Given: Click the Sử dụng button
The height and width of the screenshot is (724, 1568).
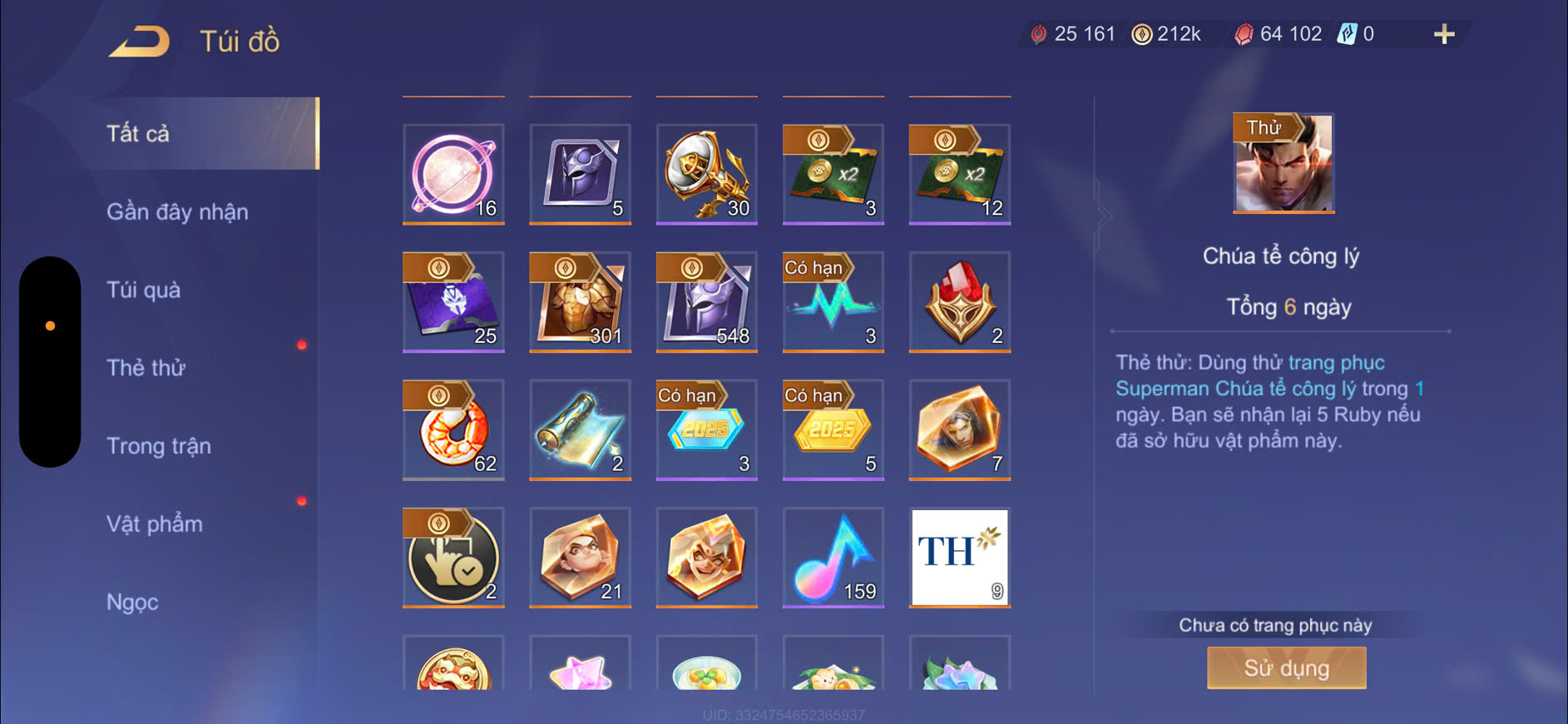Looking at the screenshot, I should (x=1286, y=668).
